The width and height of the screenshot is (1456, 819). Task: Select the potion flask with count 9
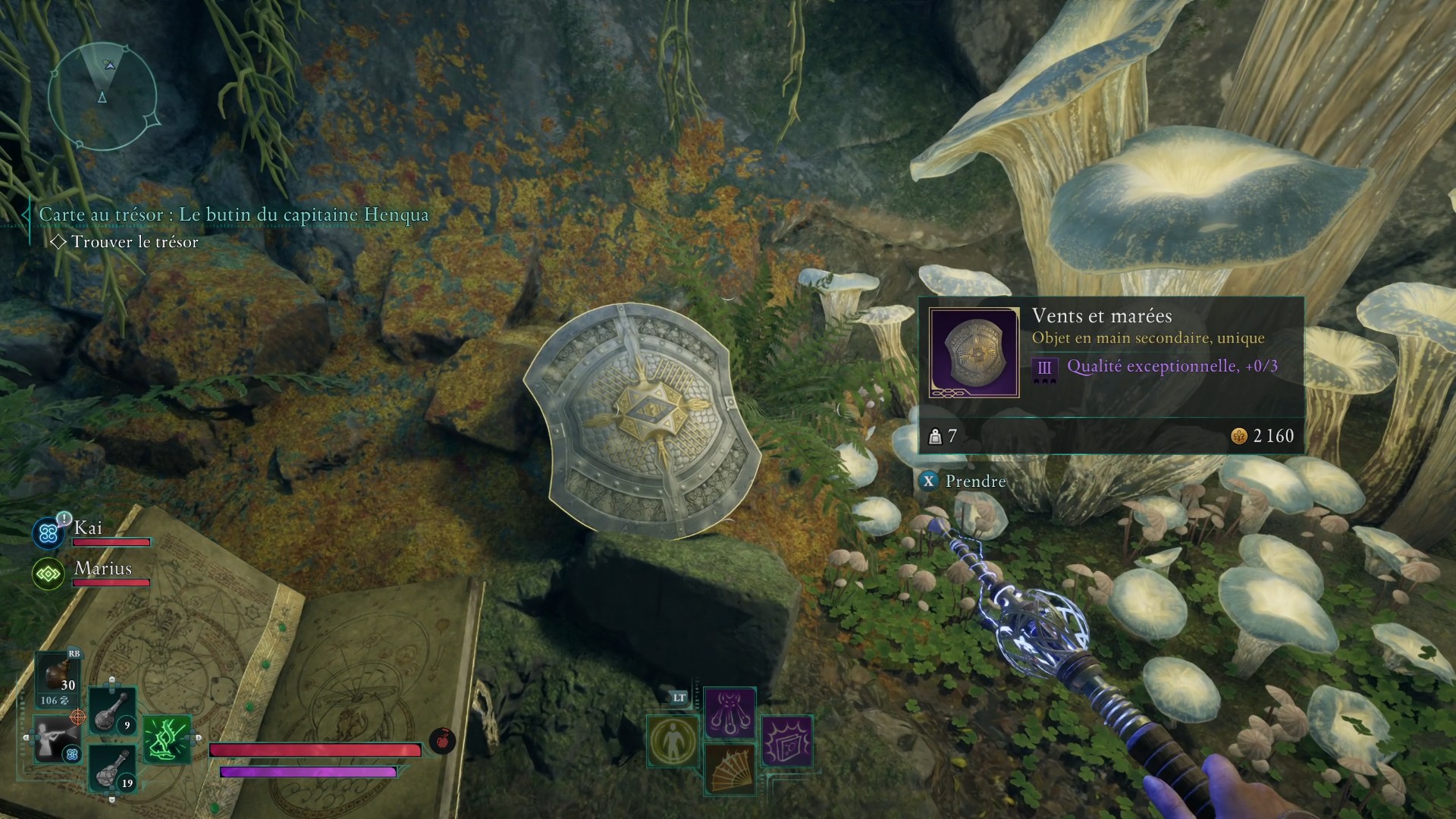(112, 711)
